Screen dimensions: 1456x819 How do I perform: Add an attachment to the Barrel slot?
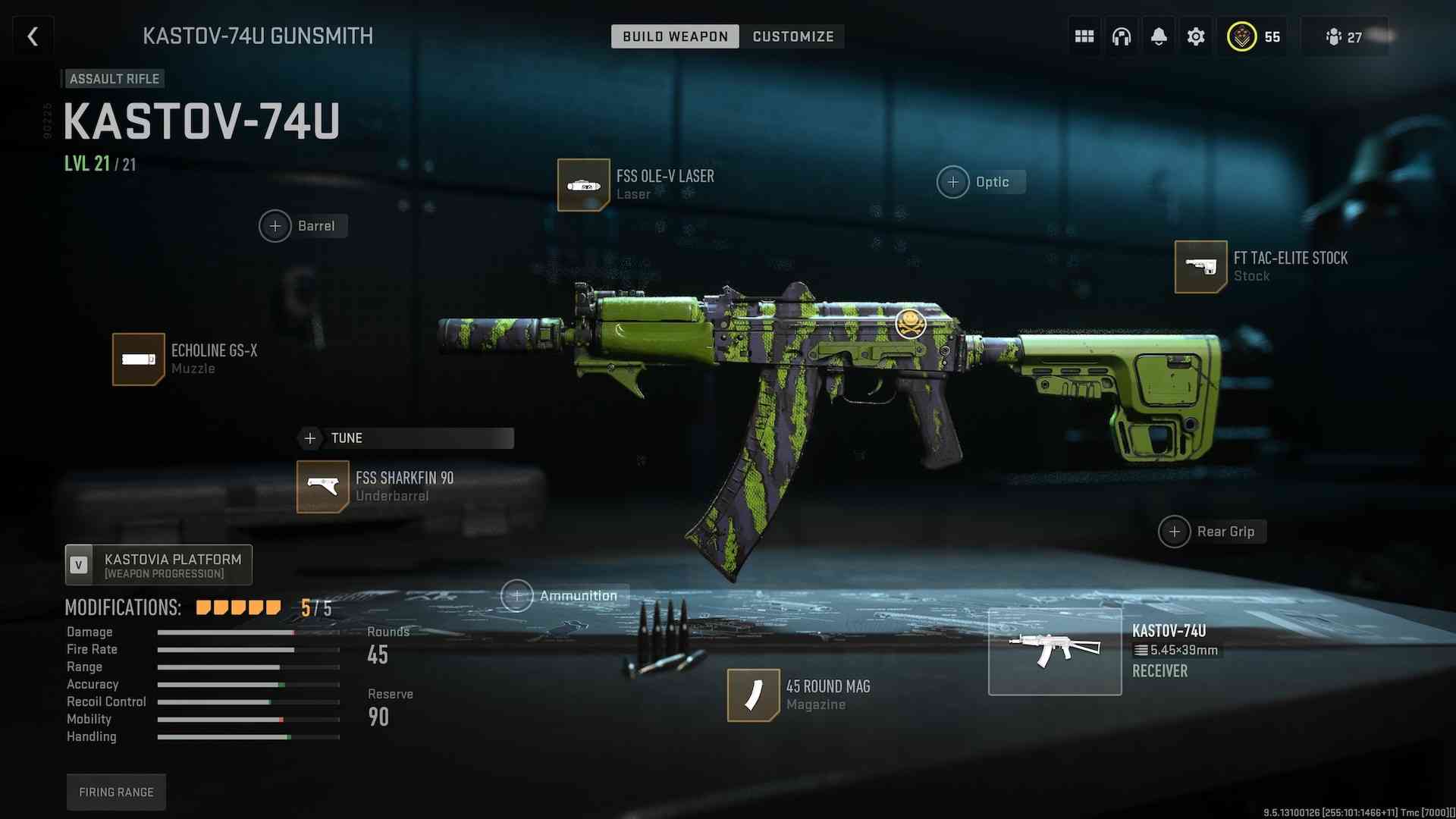coord(275,226)
